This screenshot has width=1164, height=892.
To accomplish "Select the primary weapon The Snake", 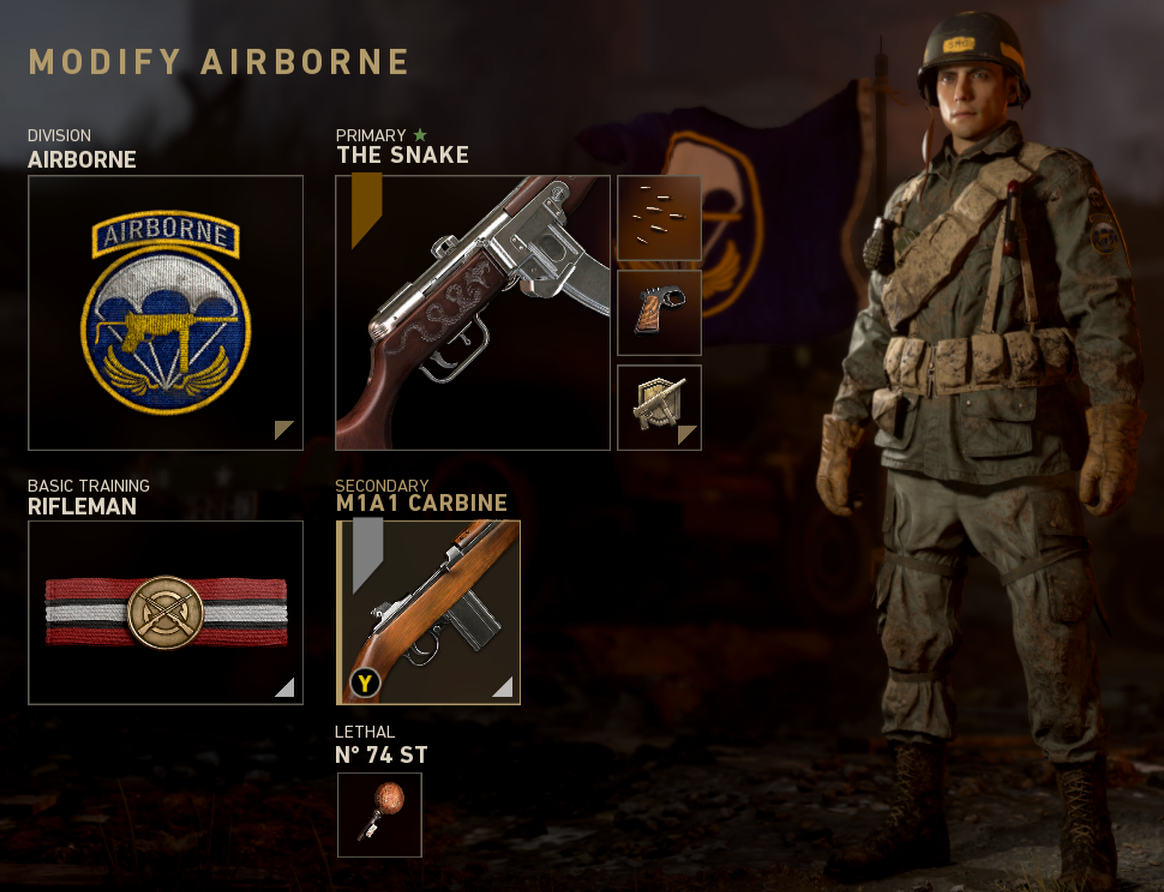I will coord(473,313).
